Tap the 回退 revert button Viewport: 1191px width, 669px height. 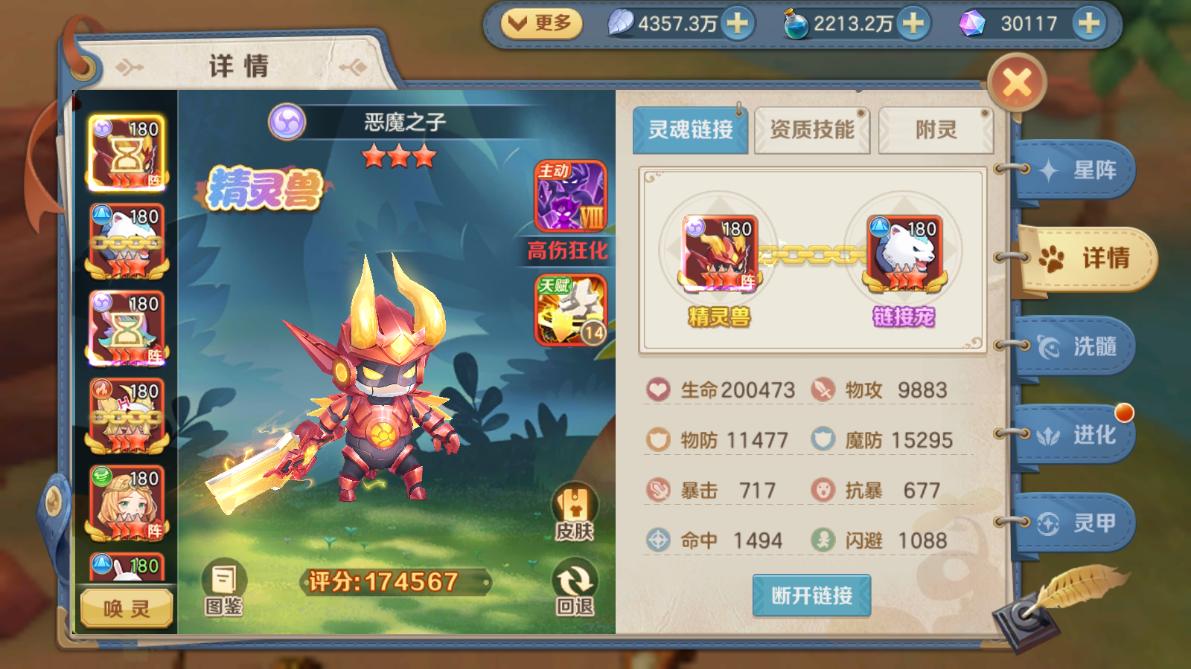574,587
